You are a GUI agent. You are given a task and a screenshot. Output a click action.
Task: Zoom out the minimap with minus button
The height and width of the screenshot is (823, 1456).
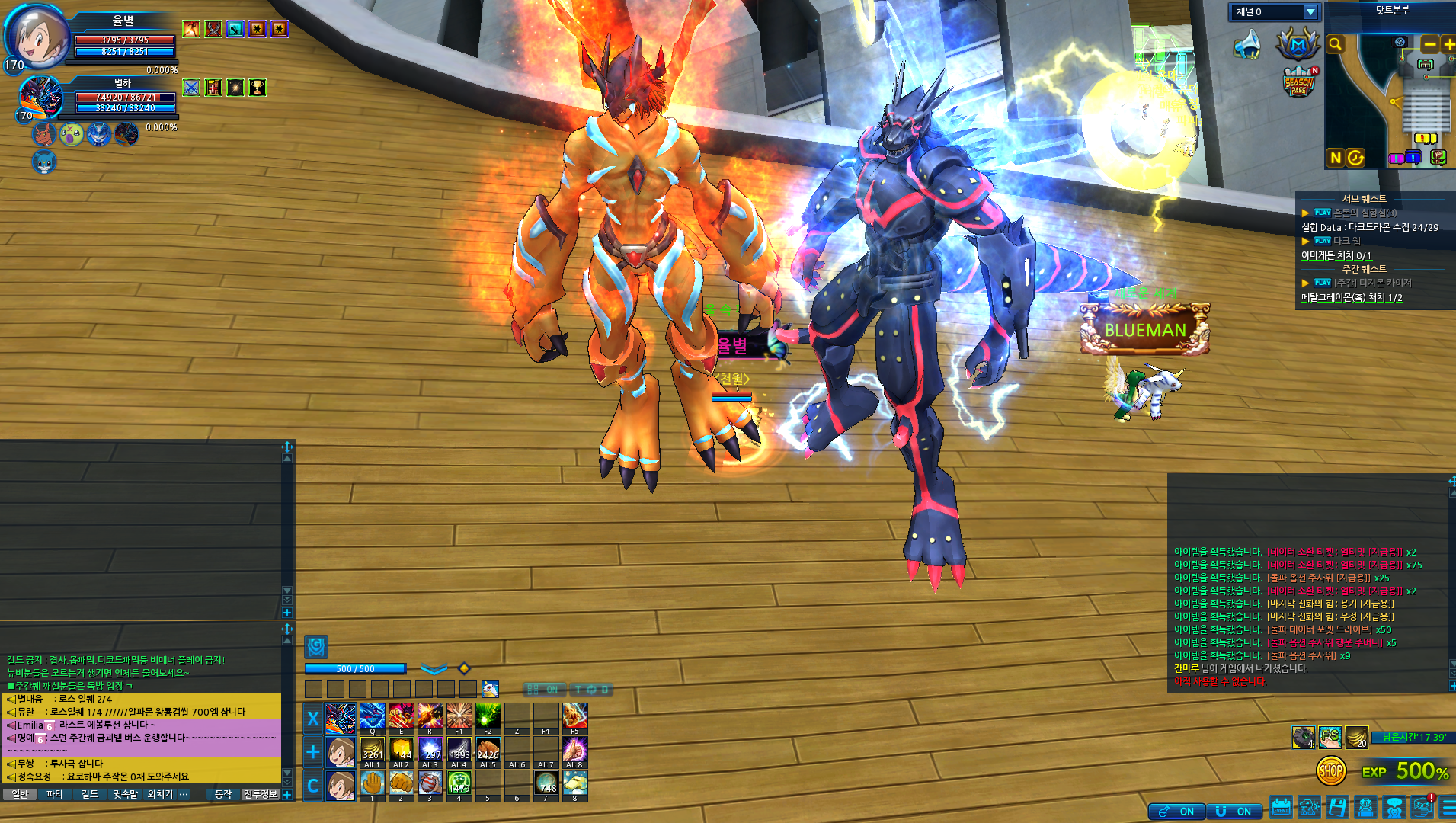[x=1429, y=45]
